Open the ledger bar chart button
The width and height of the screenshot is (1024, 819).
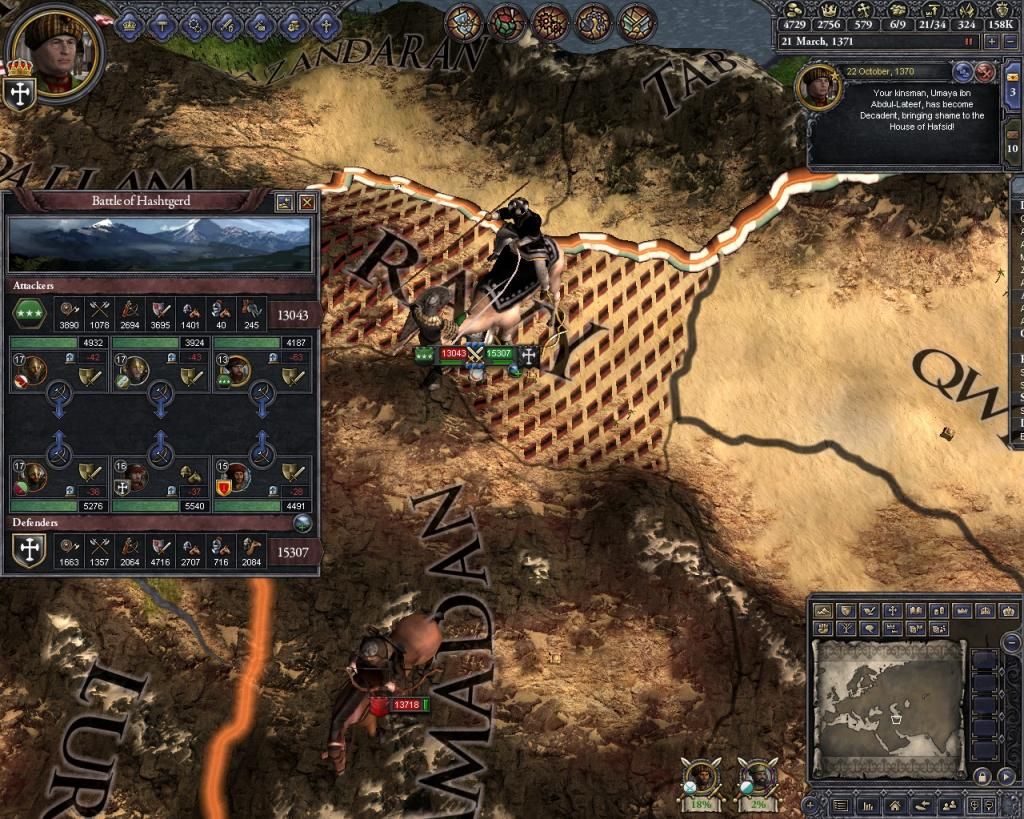tap(867, 804)
